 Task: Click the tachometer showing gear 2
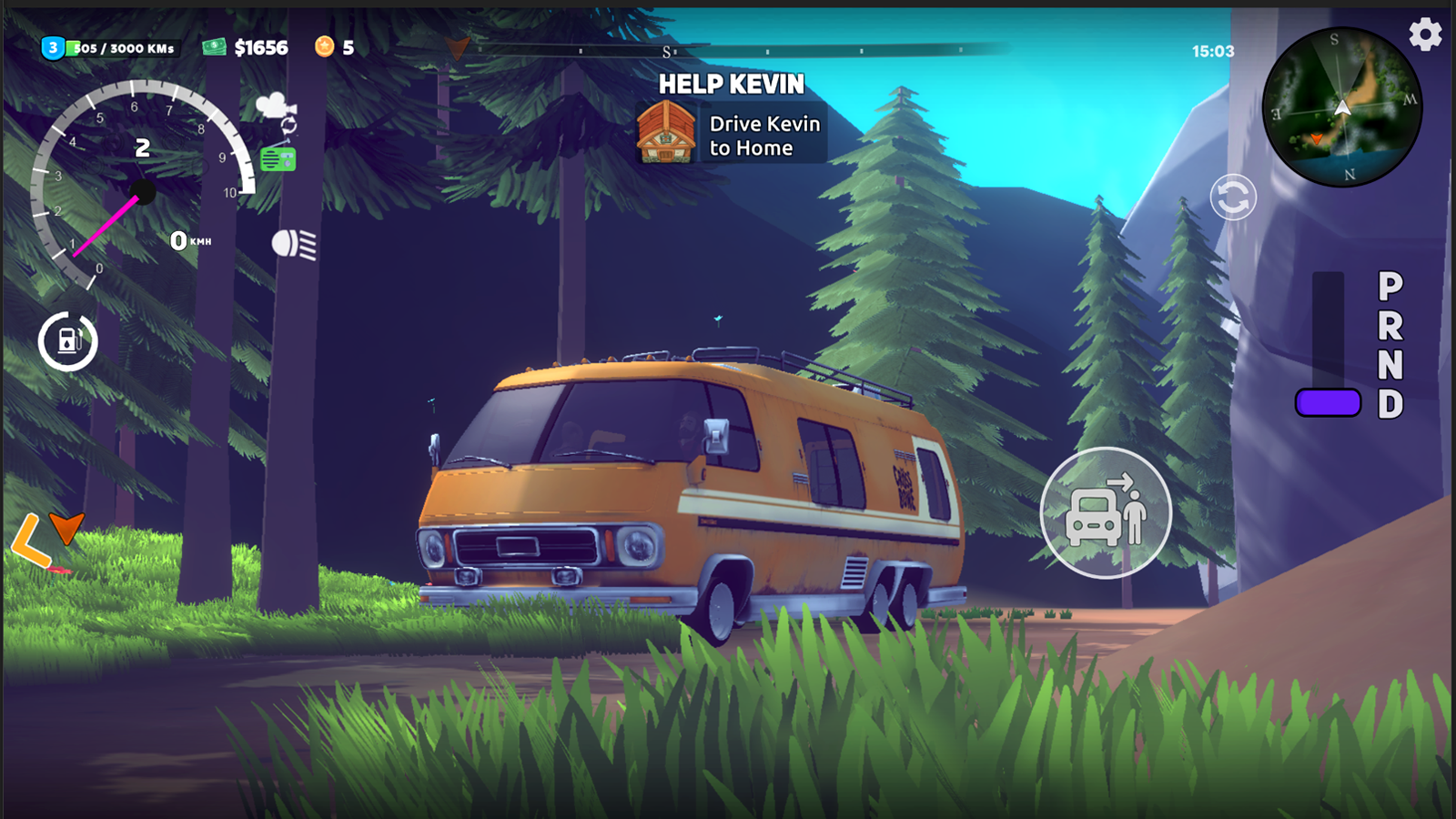[x=141, y=182]
